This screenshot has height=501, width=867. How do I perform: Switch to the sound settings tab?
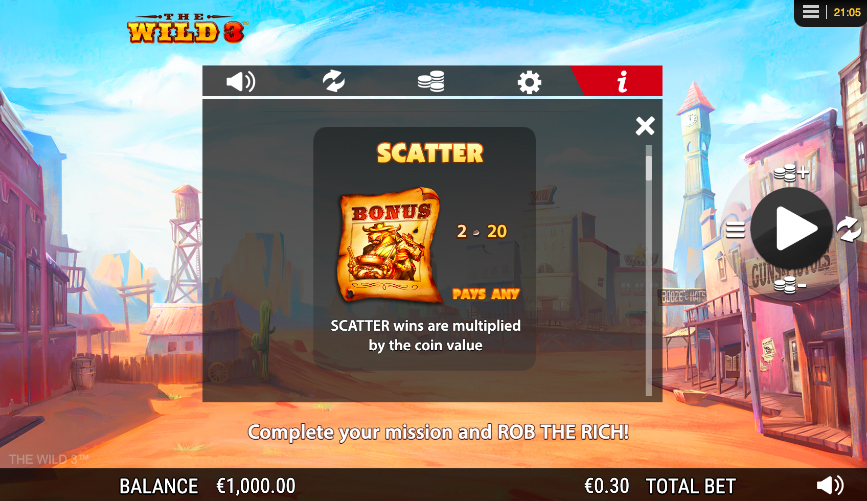[x=241, y=81]
